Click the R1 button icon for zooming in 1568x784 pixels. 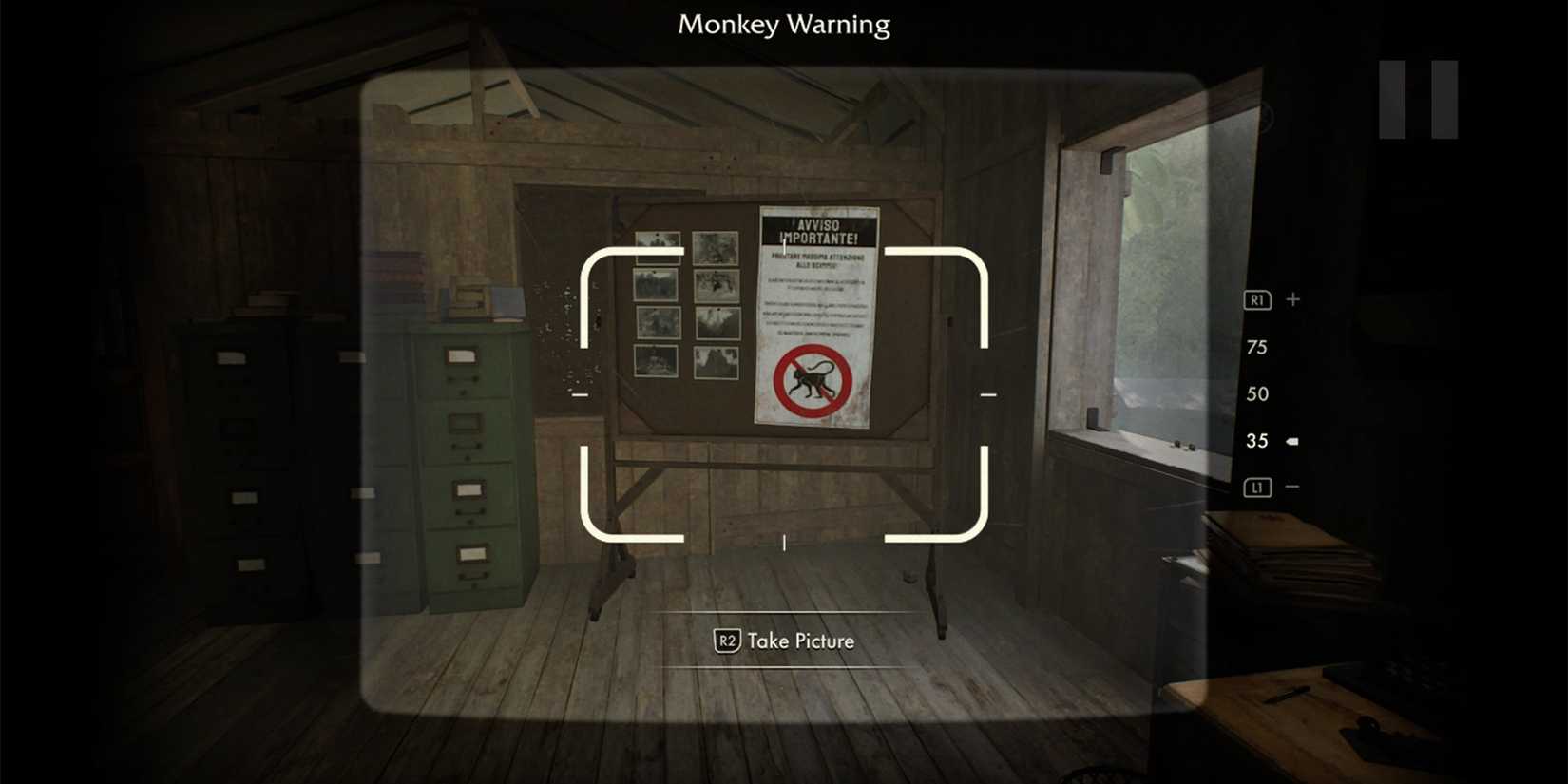click(x=1256, y=298)
